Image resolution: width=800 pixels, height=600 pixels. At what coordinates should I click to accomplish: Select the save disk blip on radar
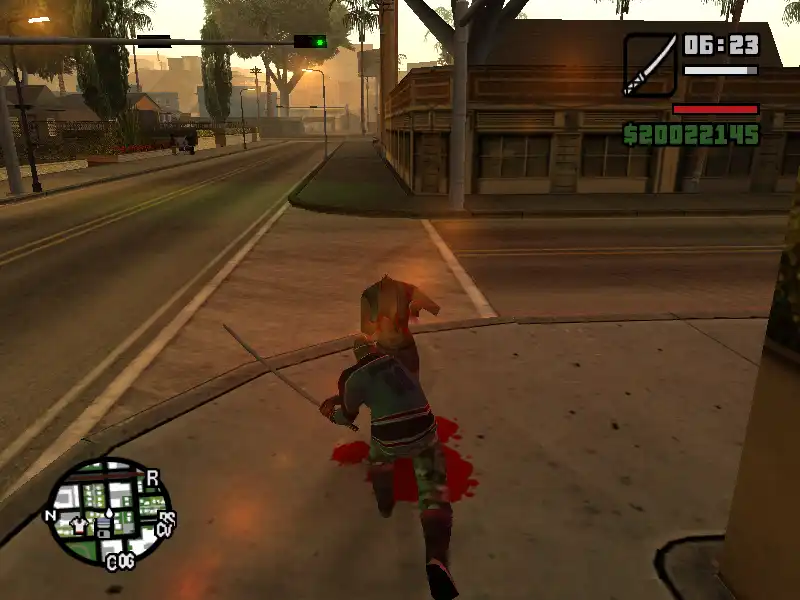tap(105, 526)
